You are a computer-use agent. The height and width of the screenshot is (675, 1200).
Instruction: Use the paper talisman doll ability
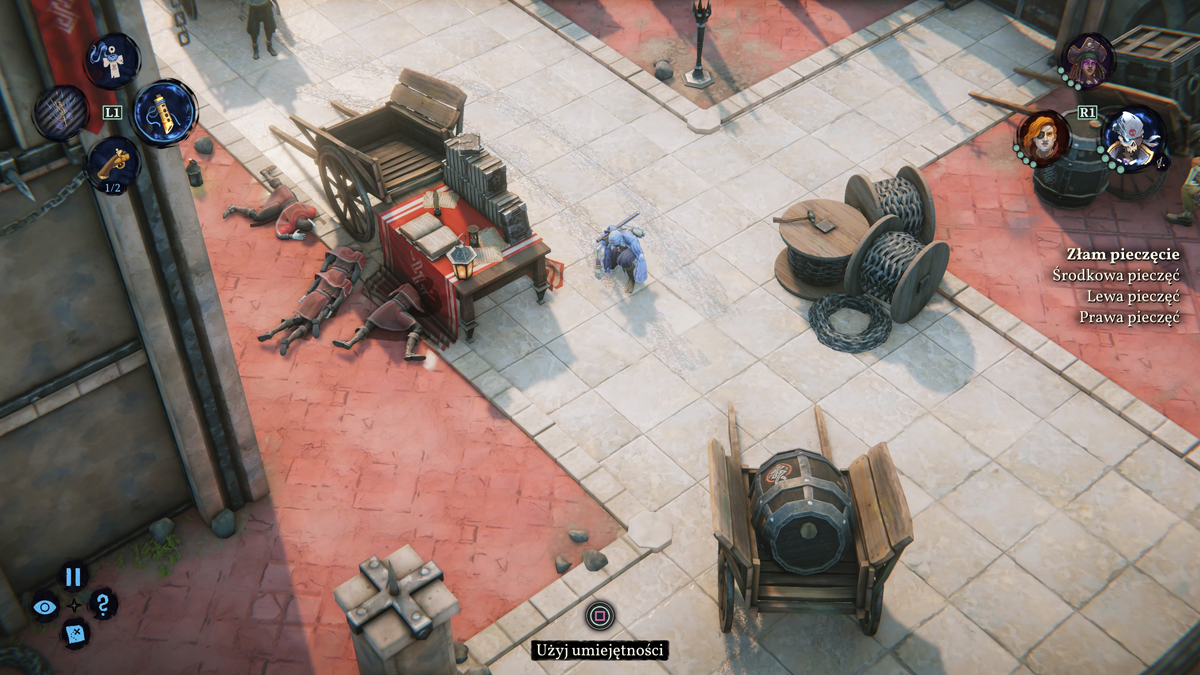[111, 60]
